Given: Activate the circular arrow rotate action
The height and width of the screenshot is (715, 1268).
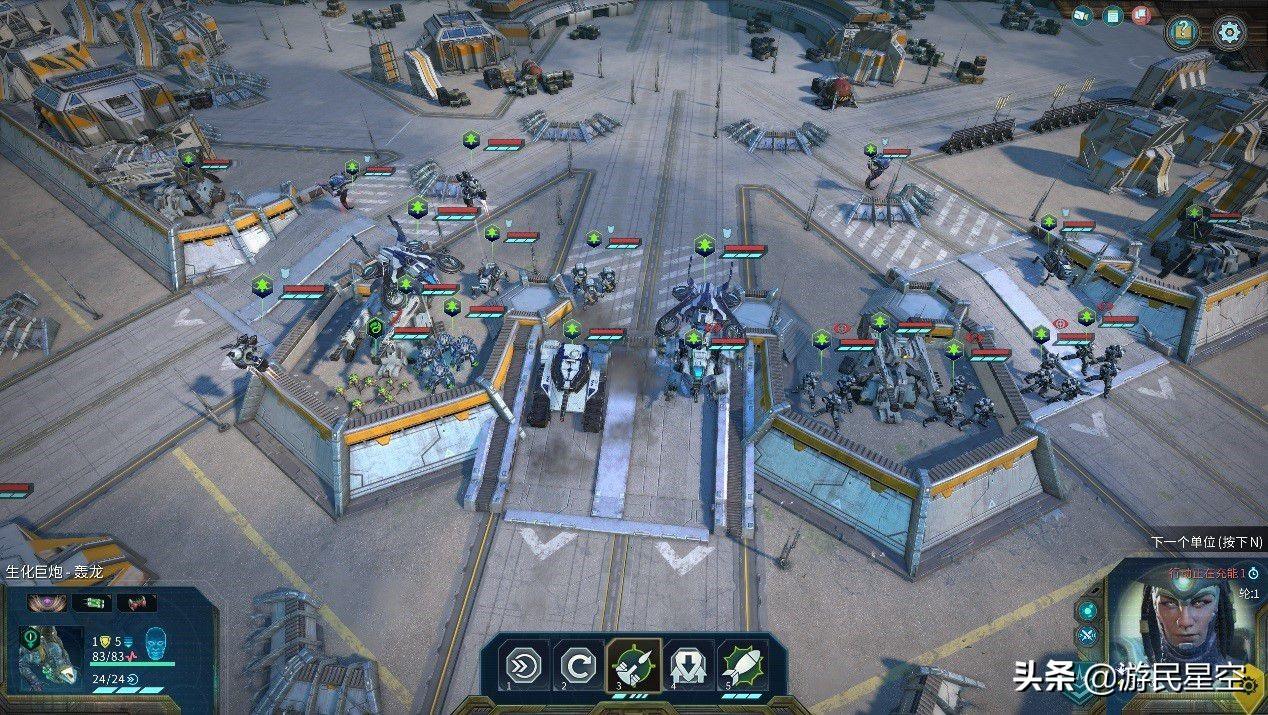Looking at the screenshot, I should (x=580, y=664).
